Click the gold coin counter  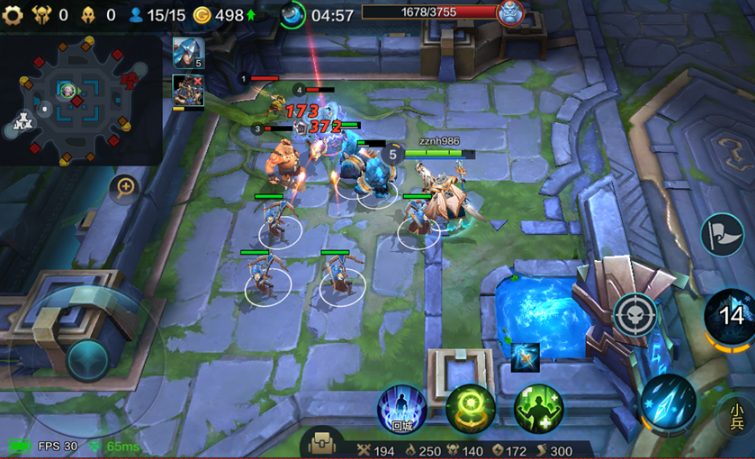pos(221,15)
